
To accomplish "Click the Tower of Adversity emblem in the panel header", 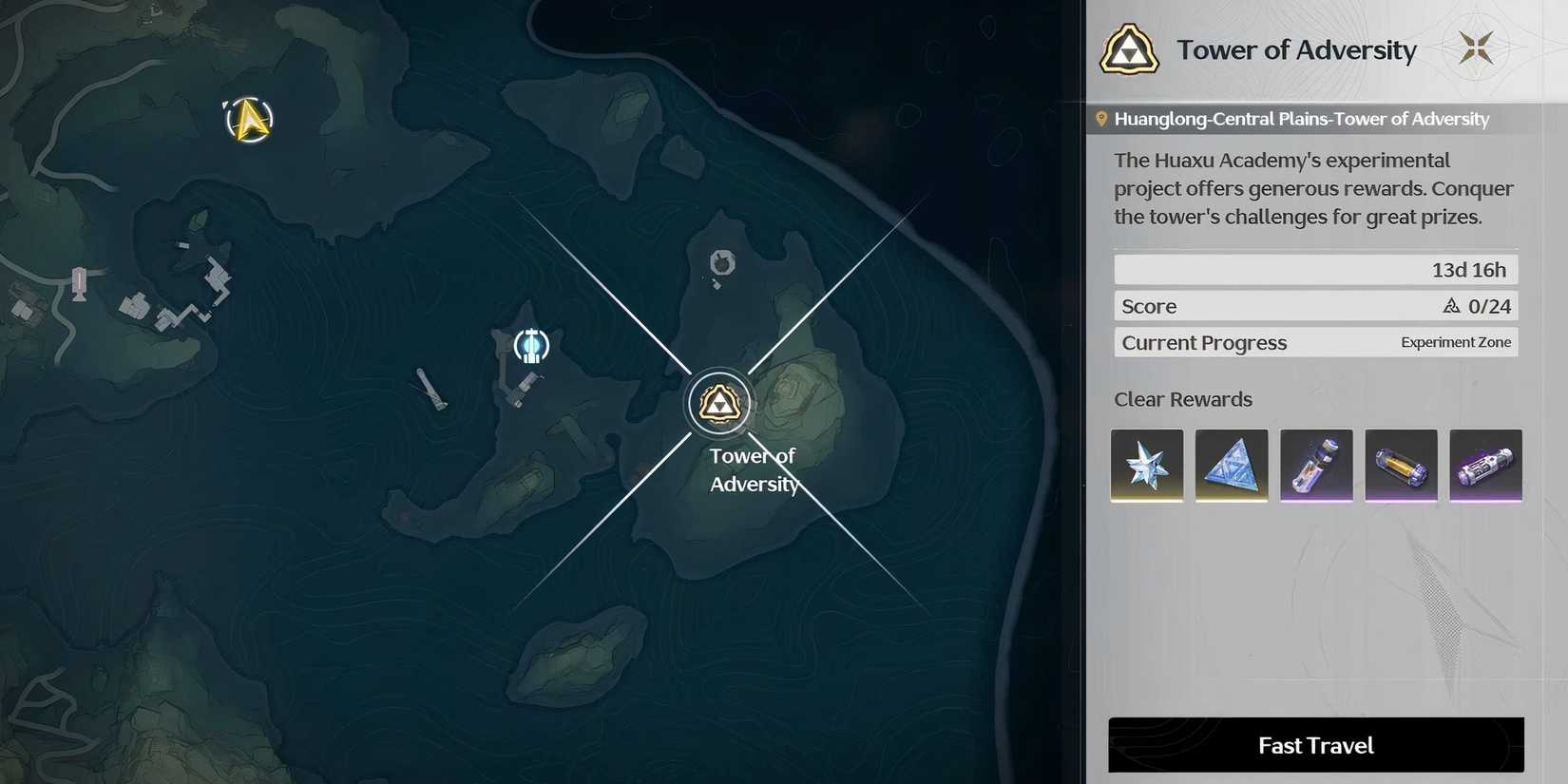I will (x=1129, y=49).
